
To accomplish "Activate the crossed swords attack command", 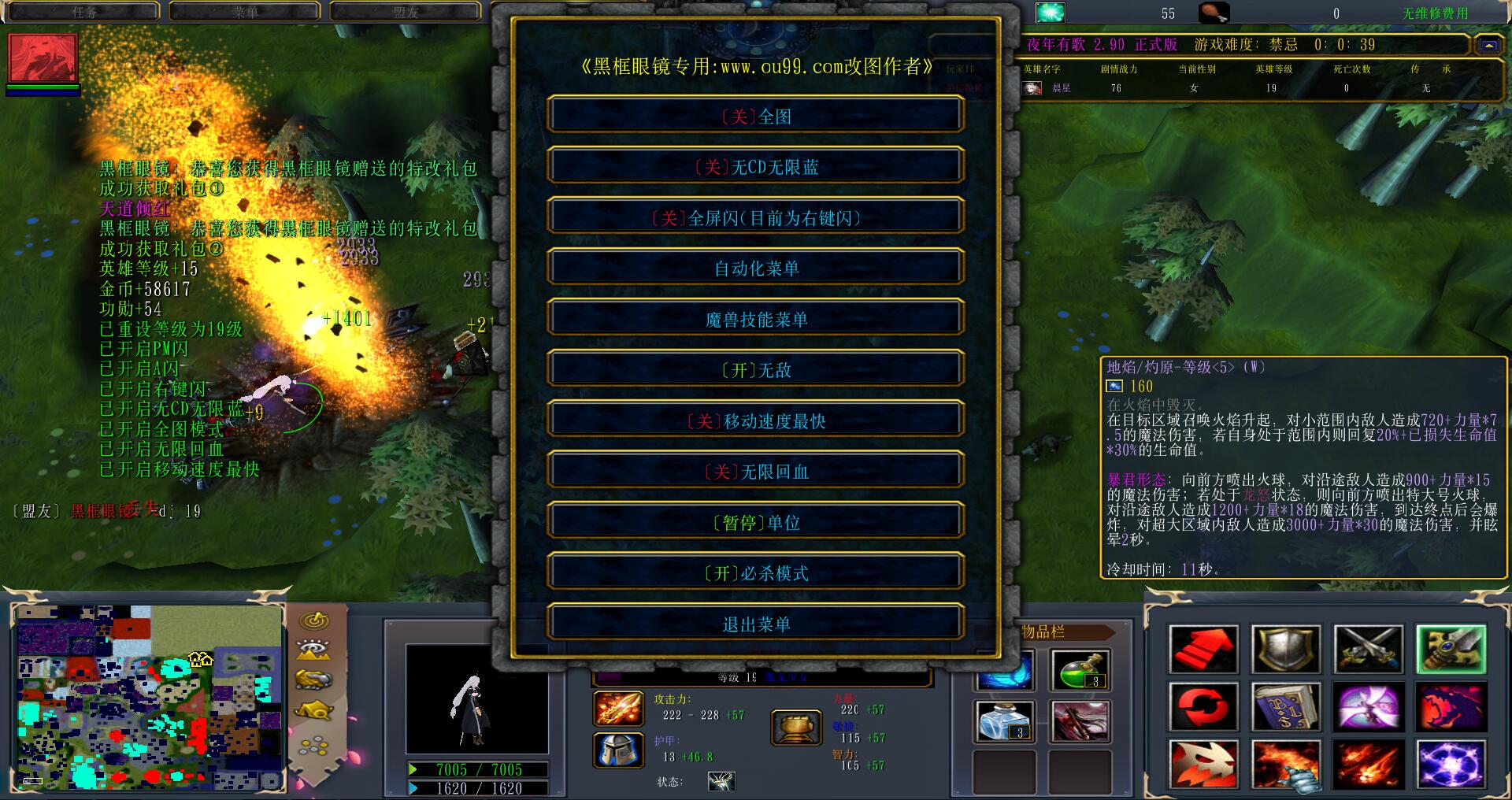I will click(x=1368, y=650).
